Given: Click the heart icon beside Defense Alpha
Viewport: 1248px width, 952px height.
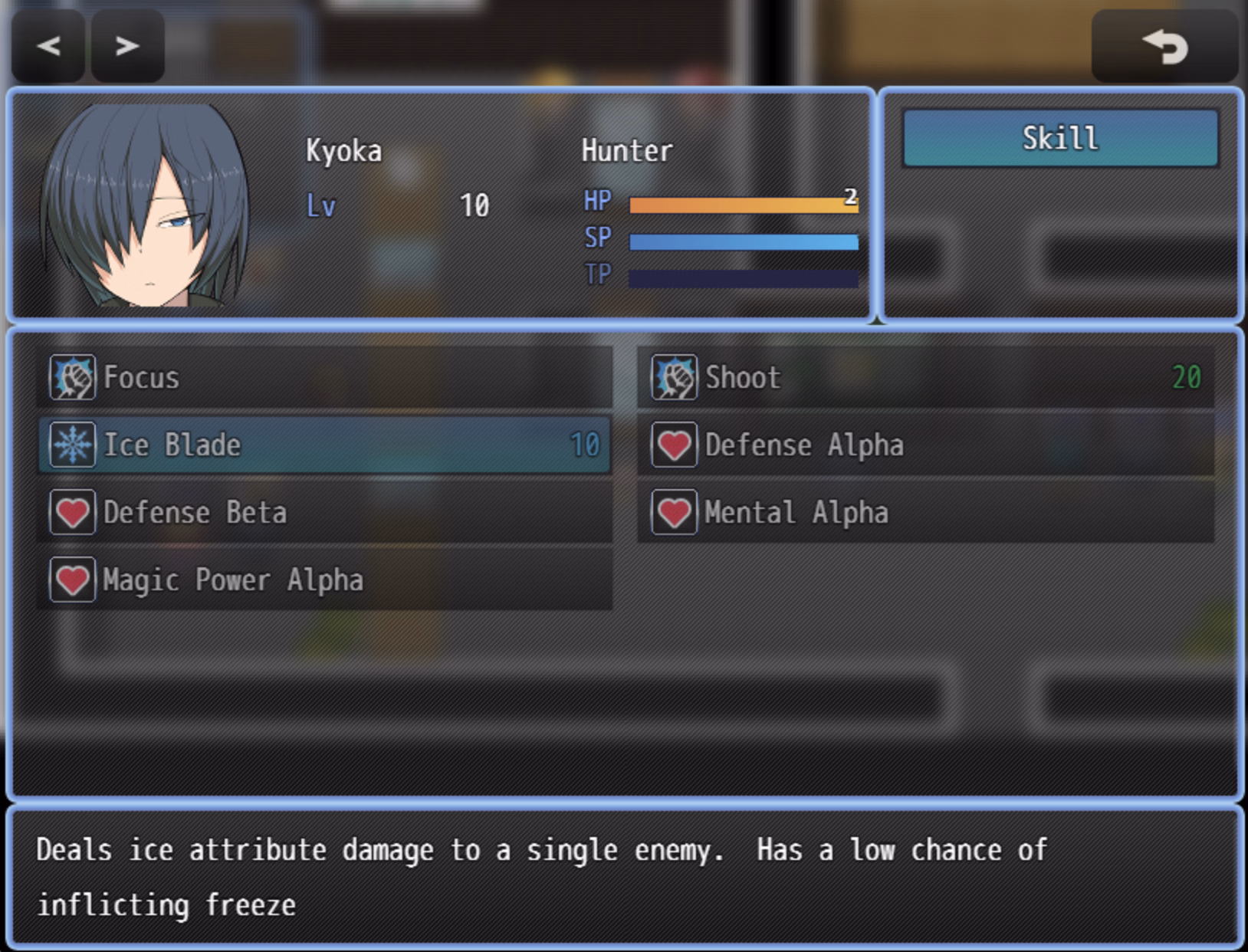Looking at the screenshot, I should point(673,444).
